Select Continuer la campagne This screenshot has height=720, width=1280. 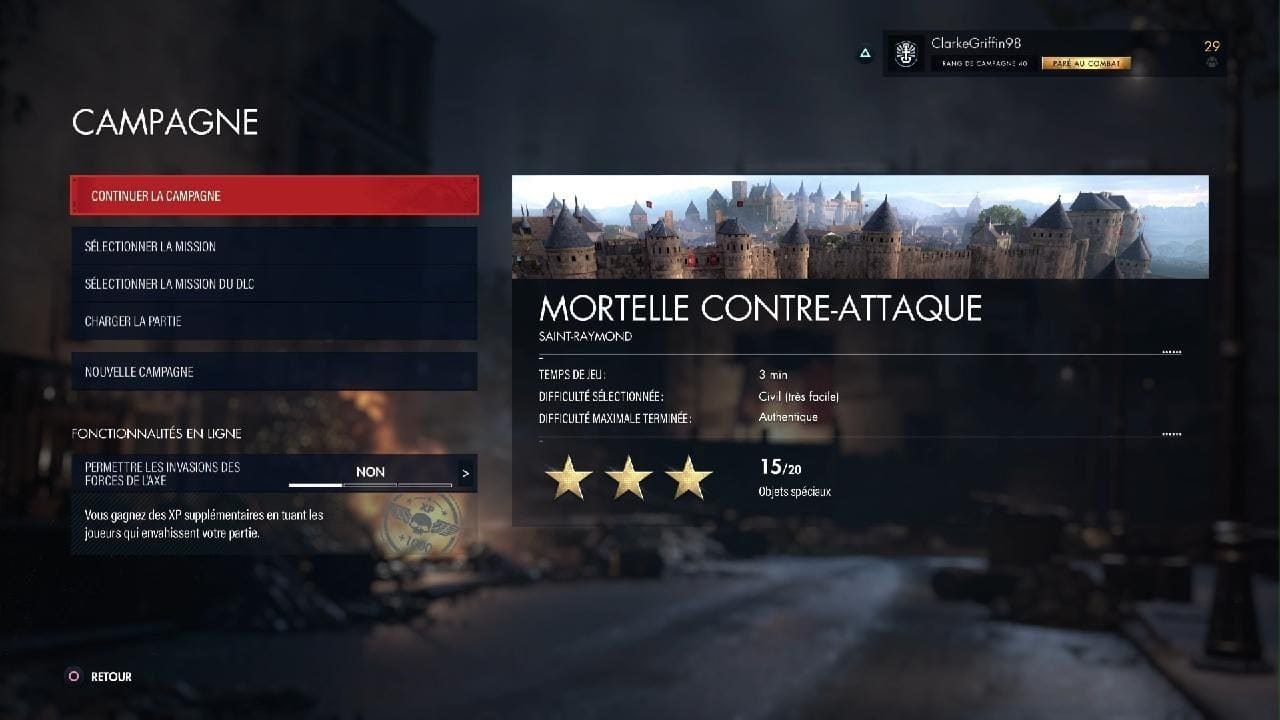pyautogui.click(x=274, y=196)
